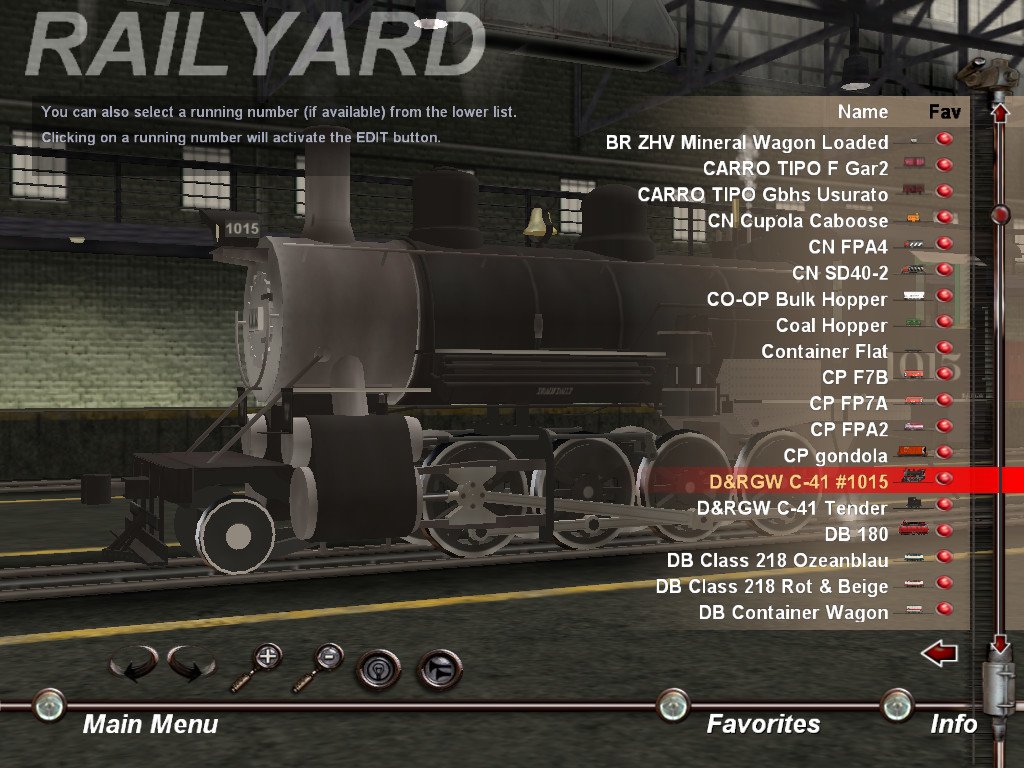Show the Favorites list
Image resolution: width=1024 pixels, height=768 pixels.
(763, 723)
